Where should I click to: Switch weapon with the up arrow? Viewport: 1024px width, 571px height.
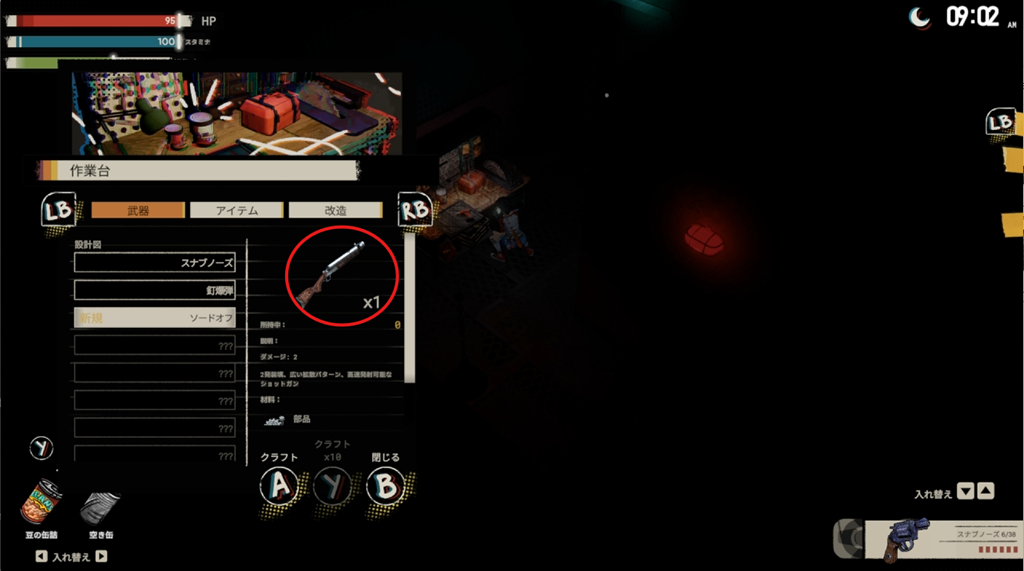coord(985,492)
